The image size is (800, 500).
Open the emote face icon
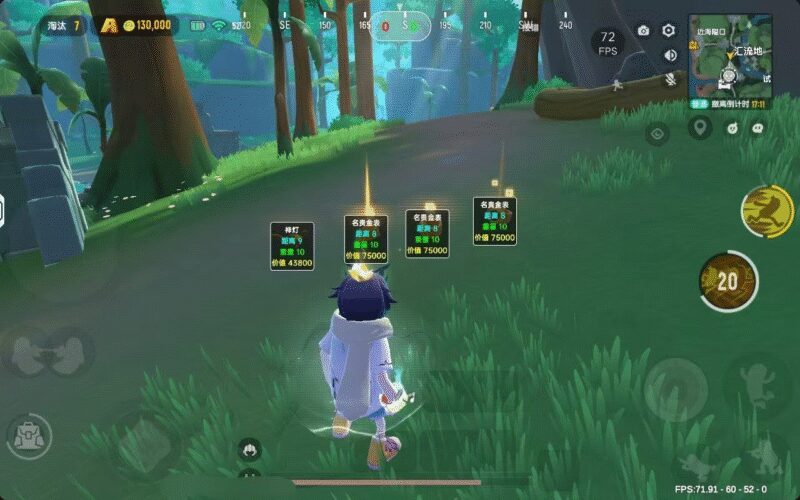point(730,127)
